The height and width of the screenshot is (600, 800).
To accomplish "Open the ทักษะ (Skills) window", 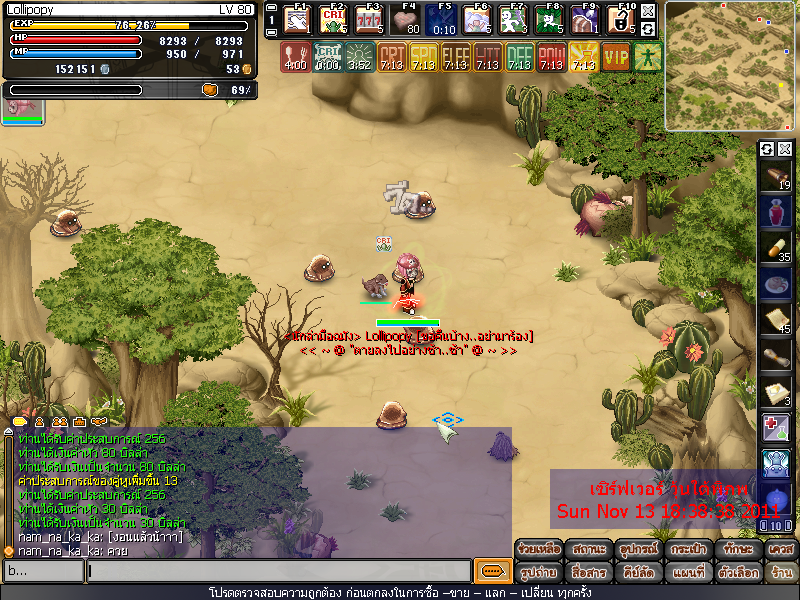I will click(732, 550).
